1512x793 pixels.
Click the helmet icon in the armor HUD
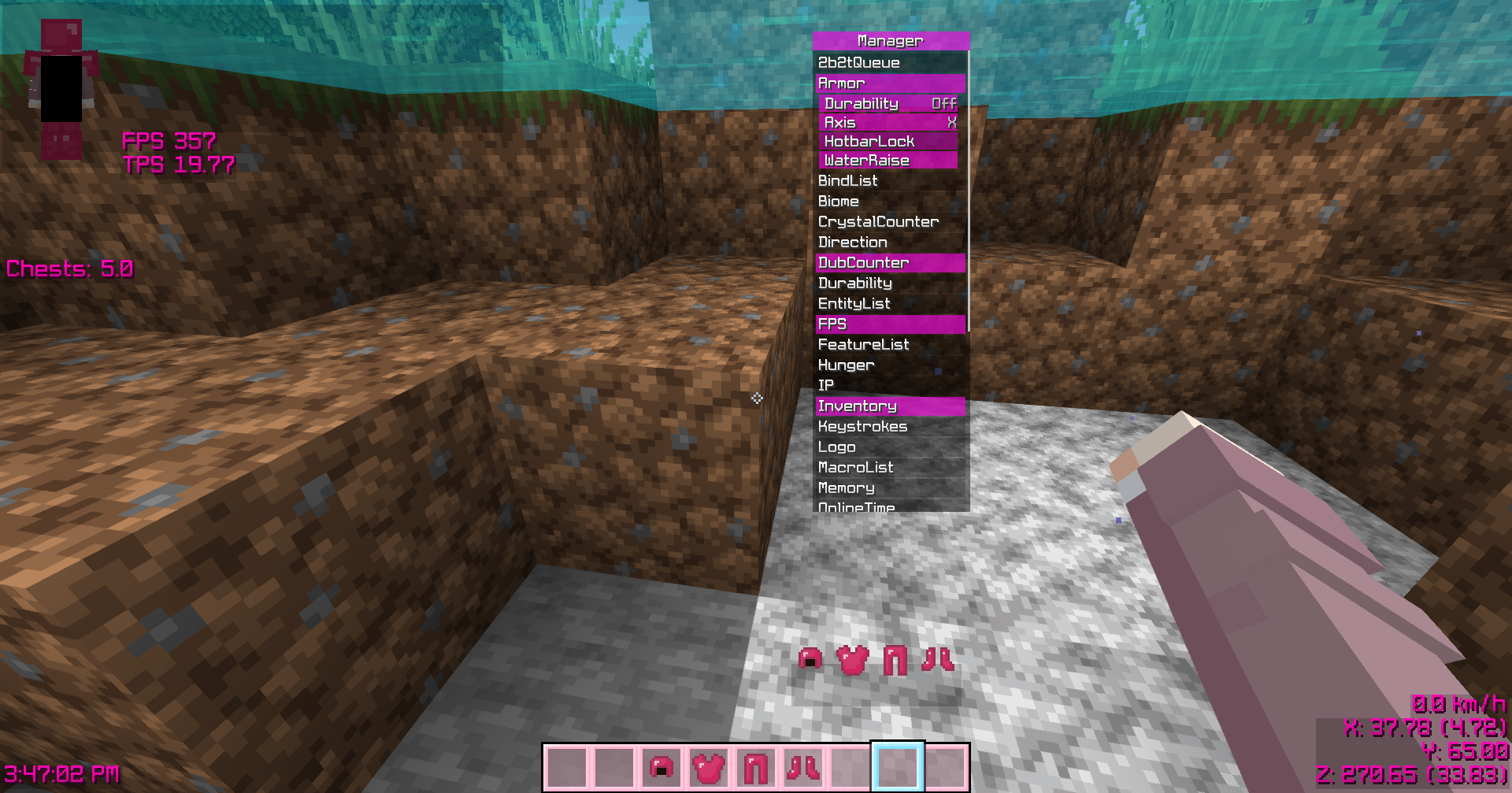810,661
